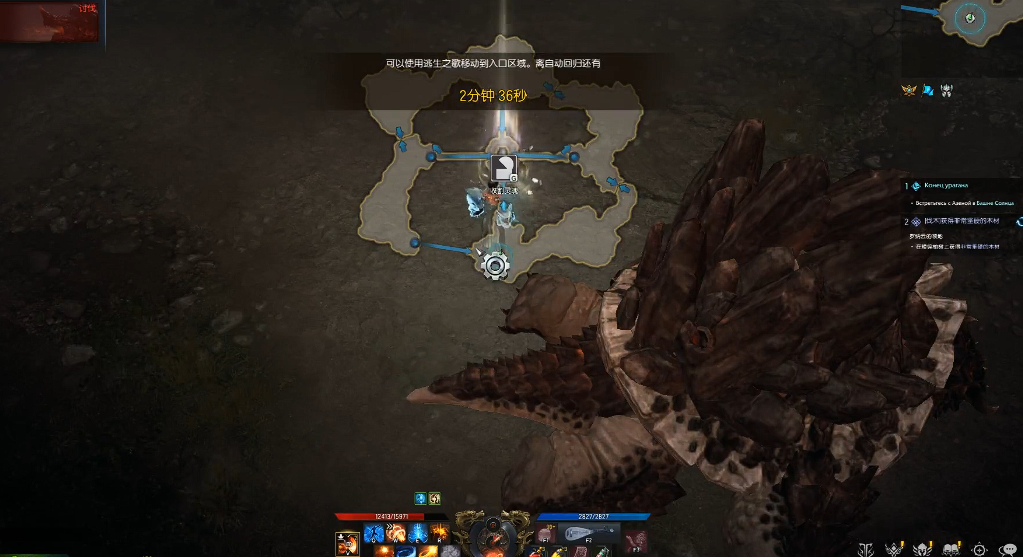Click the V skill slot with gold border
This screenshot has width=1023, height=557.
coord(348,541)
